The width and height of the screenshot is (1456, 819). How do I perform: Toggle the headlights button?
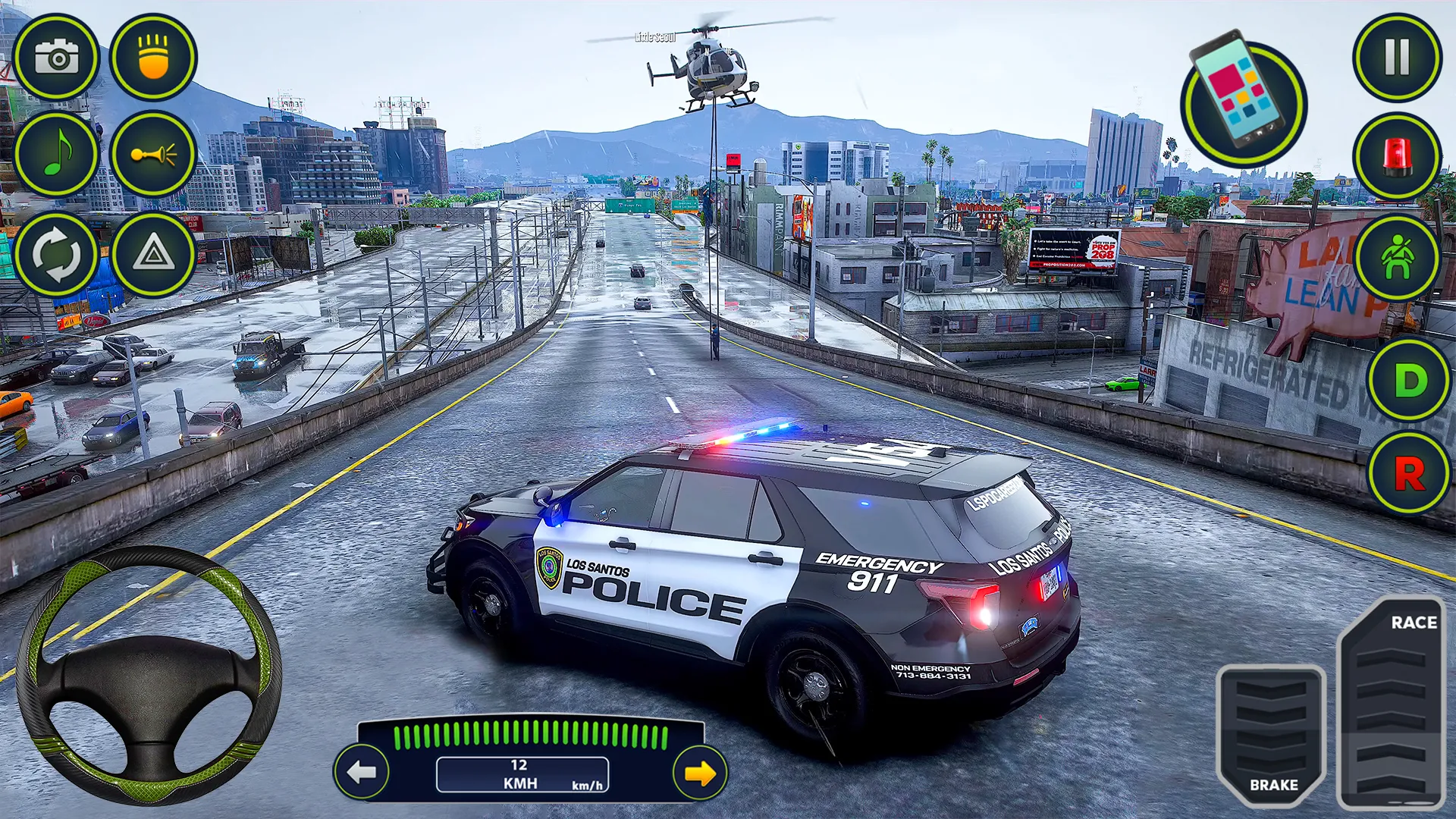153,58
